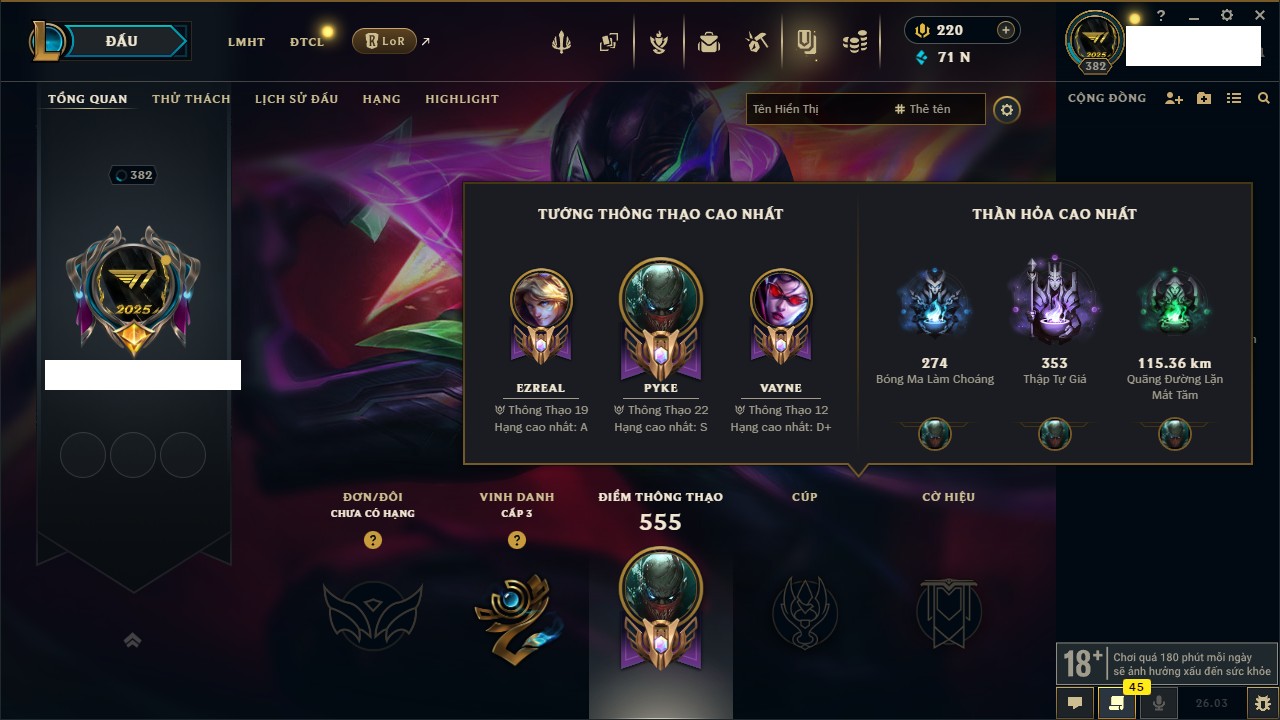This screenshot has width=1280, height=720.
Task: View the HIGHLIGHT tab
Action: click(461, 99)
